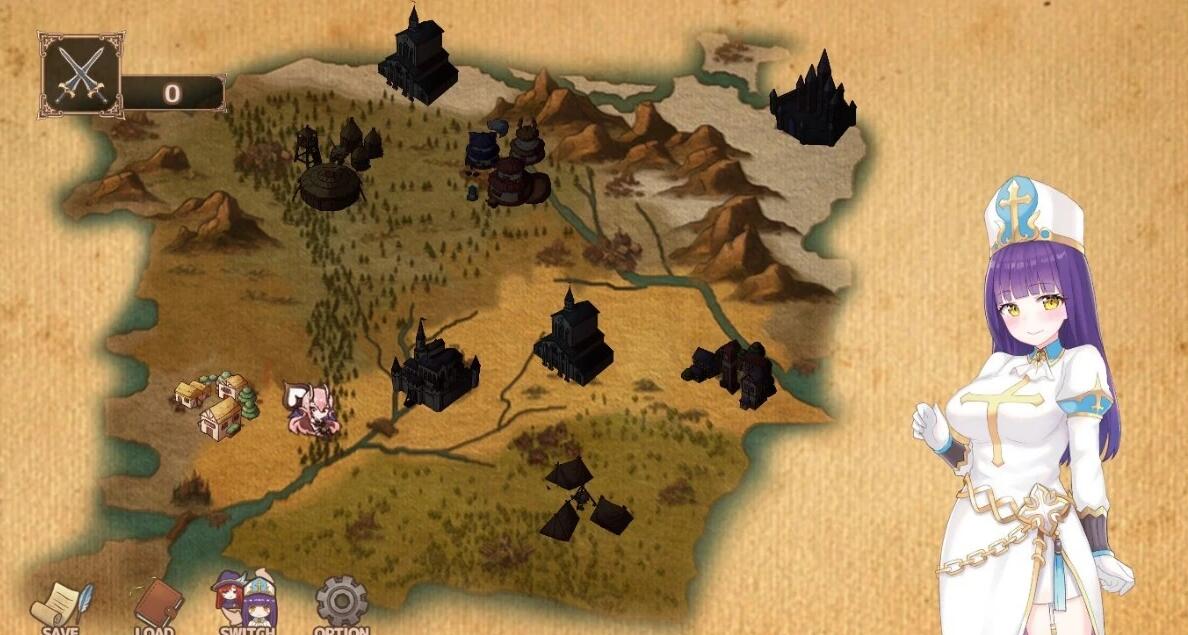Click the SAVE scroll and quill button
Image resolution: width=1188 pixels, height=635 pixels.
click(x=61, y=606)
